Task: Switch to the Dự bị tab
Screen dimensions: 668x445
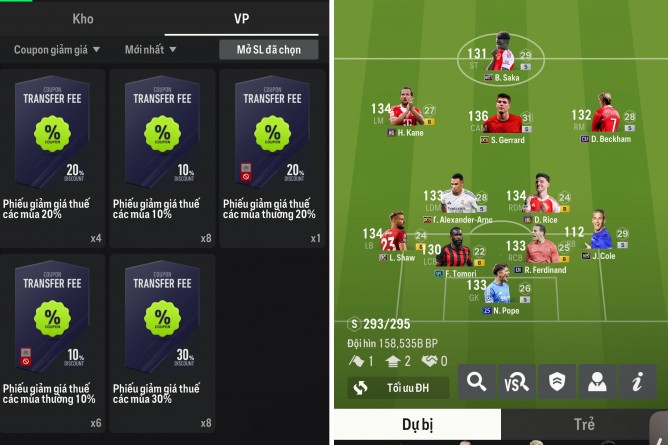Action: point(416,424)
